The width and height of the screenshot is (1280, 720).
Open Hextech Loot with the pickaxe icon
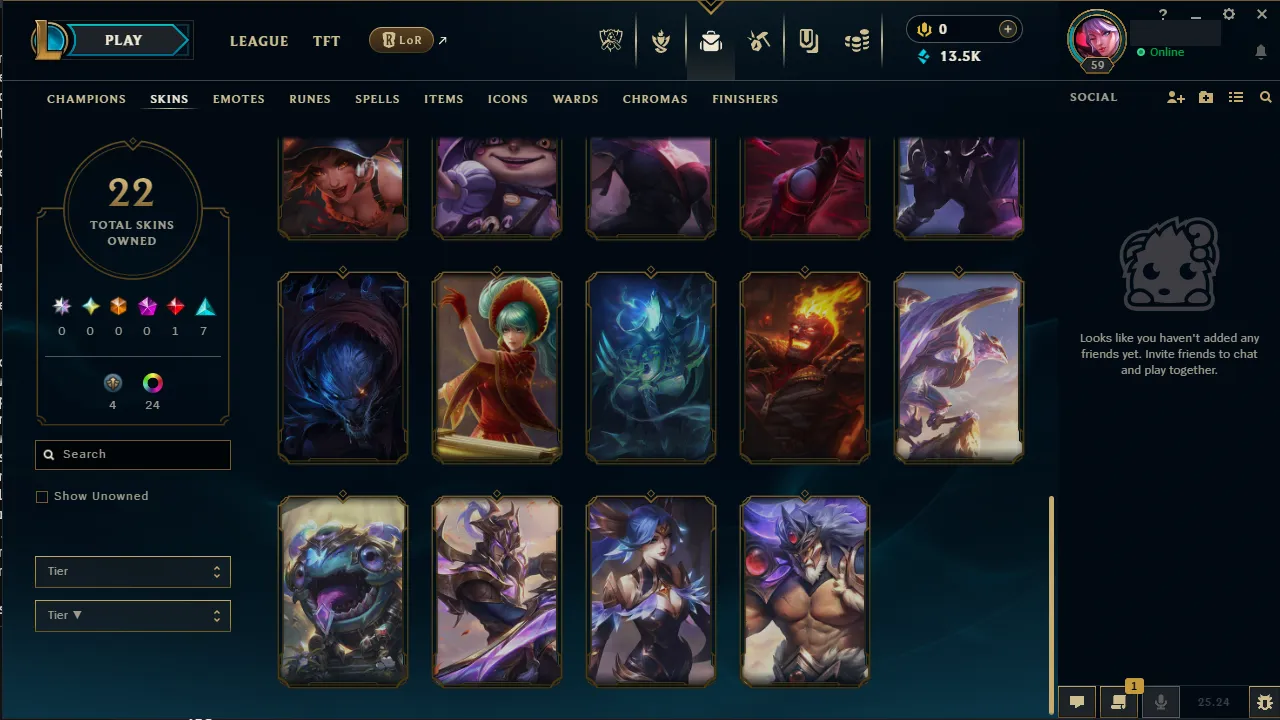point(759,41)
